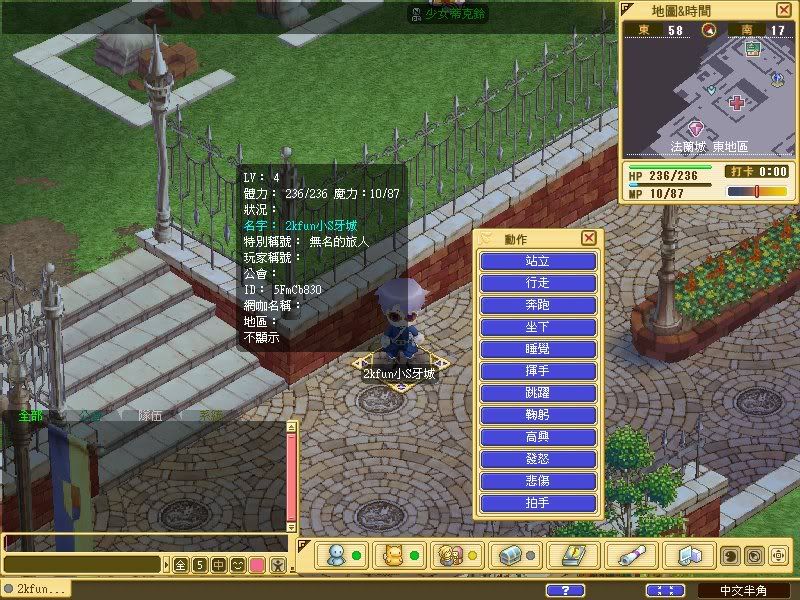
Task: Choose the 跳躍 jump action
Action: tap(538, 393)
